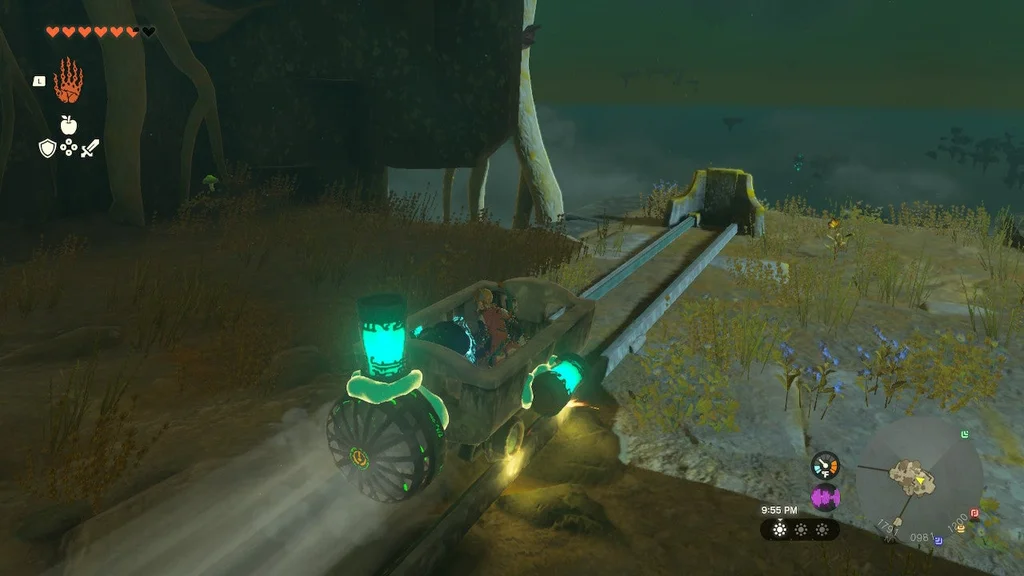Activate the Ultrahand ability icon
This screenshot has width=1024, height=576.
[x=68, y=80]
